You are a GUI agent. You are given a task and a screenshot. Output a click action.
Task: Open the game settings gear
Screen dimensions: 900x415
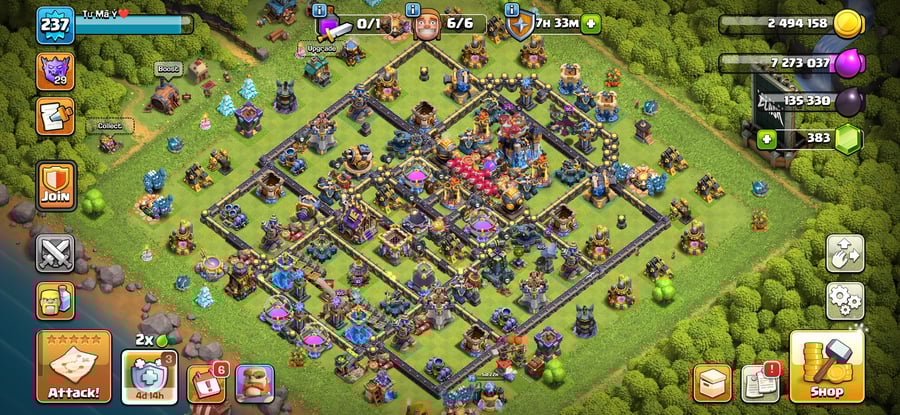(x=845, y=300)
